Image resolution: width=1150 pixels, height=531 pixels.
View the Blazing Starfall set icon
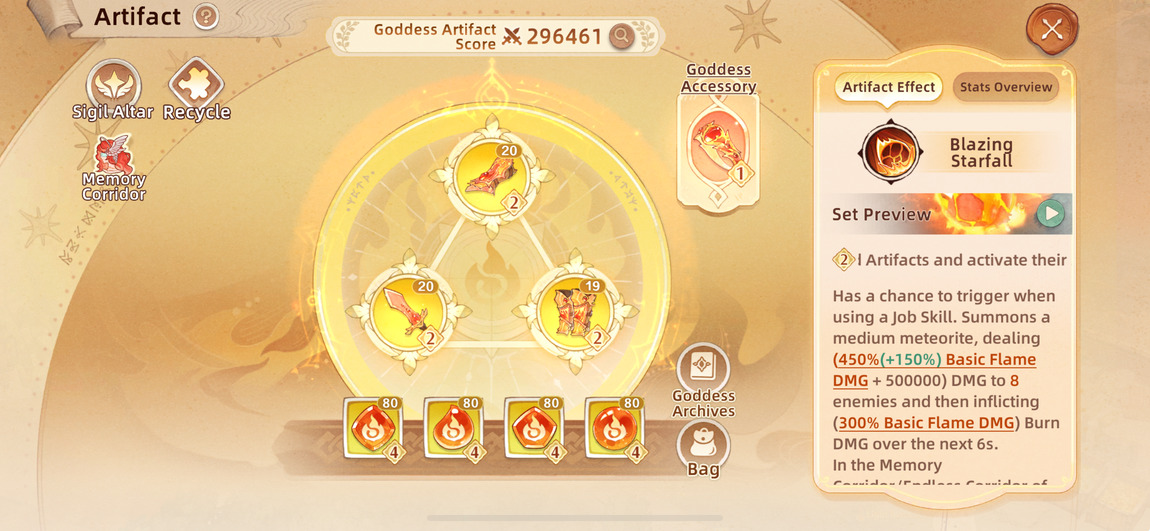tap(889, 153)
